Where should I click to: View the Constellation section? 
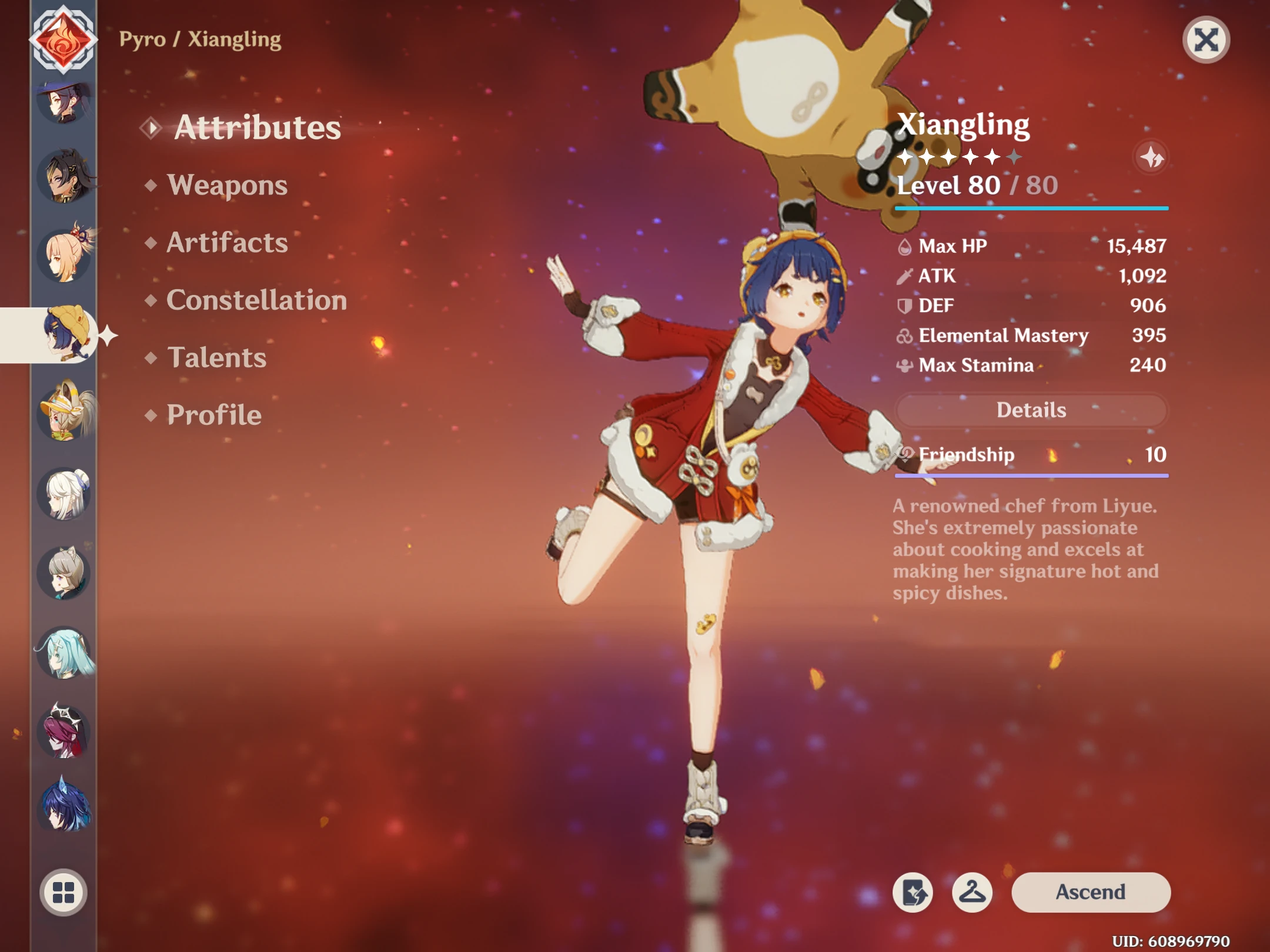pyautogui.click(x=256, y=300)
